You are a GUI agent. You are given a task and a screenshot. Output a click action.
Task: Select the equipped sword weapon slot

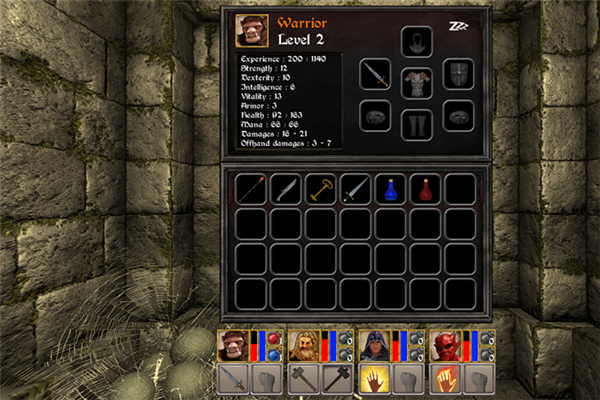(376, 77)
